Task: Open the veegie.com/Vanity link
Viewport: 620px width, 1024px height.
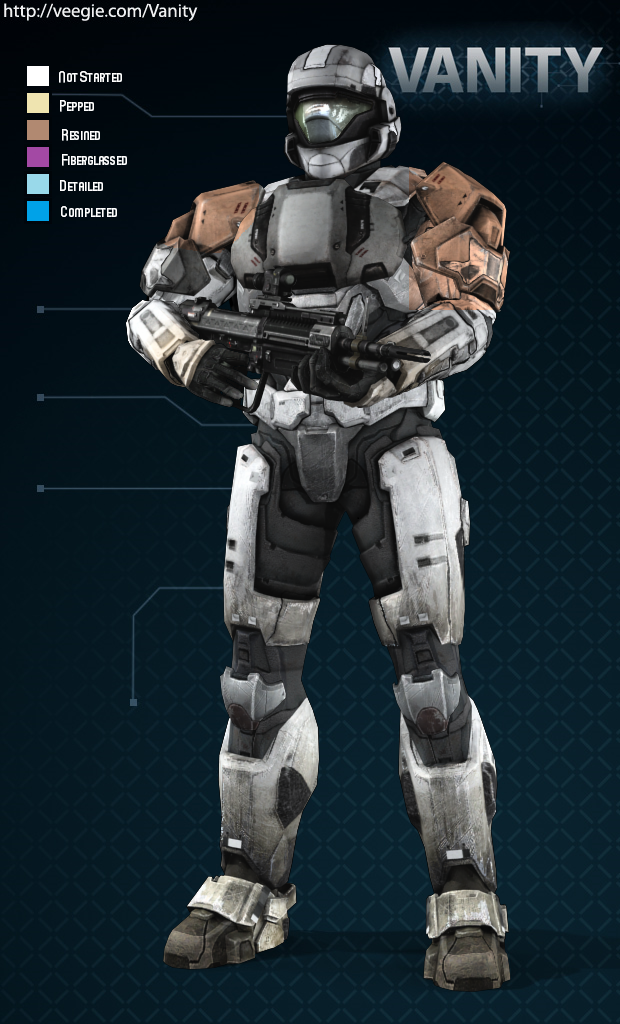Action: [x=100, y=12]
